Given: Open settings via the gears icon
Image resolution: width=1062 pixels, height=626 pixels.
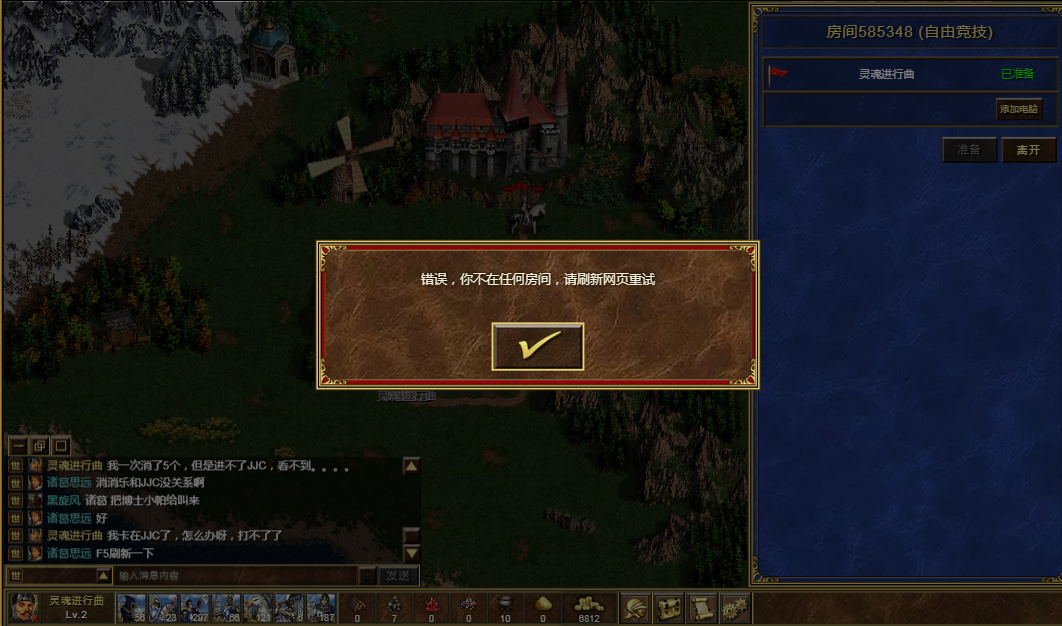Looking at the screenshot, I should (736, 607).
